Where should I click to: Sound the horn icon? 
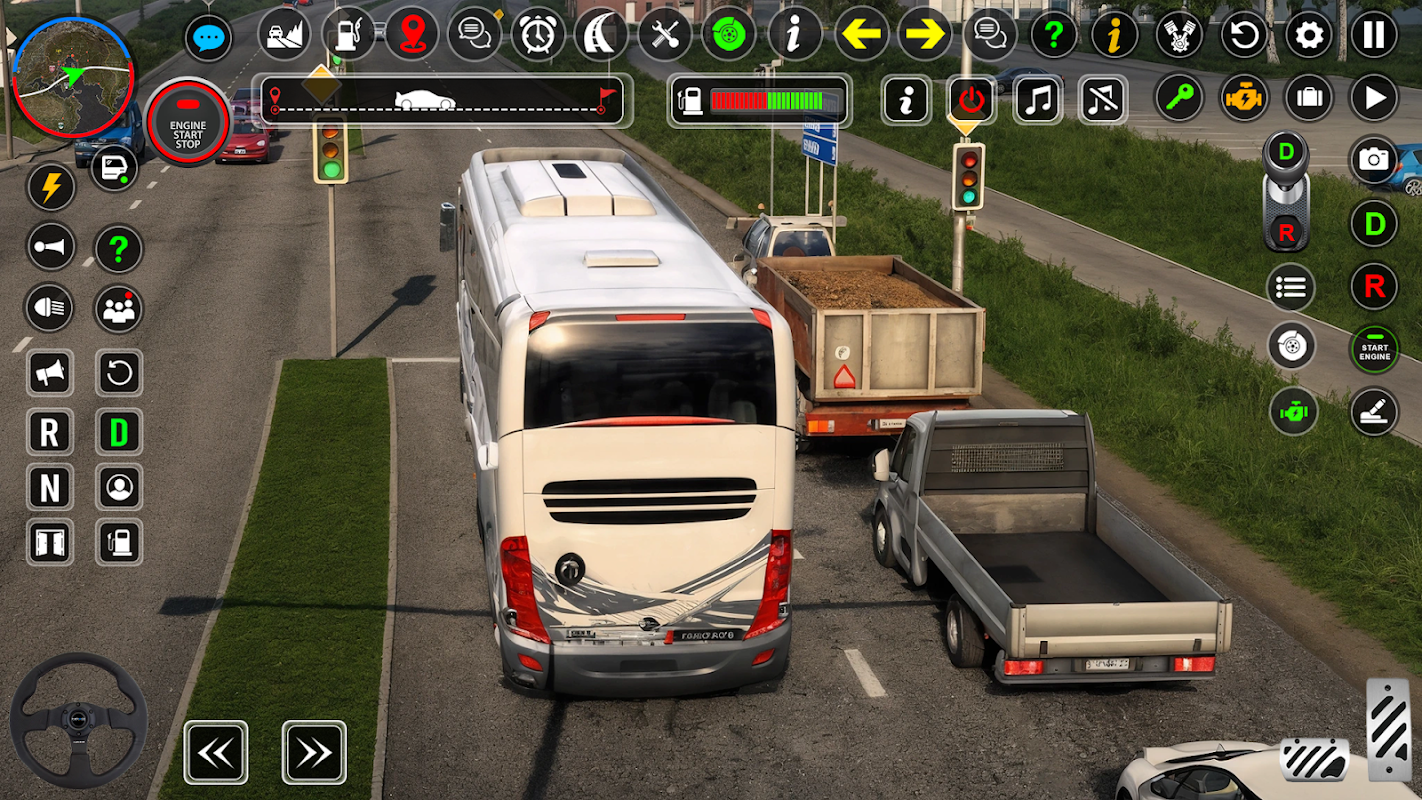pos(50,248)
